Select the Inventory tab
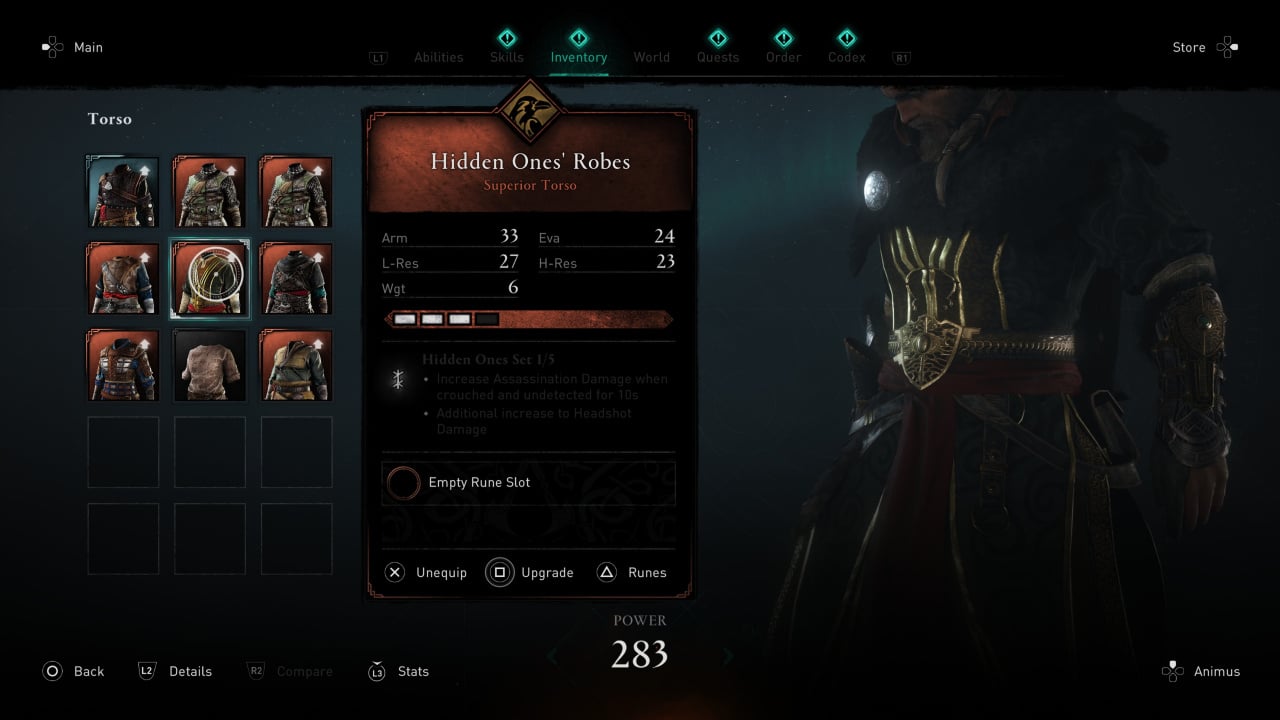 tap(578, 57)
